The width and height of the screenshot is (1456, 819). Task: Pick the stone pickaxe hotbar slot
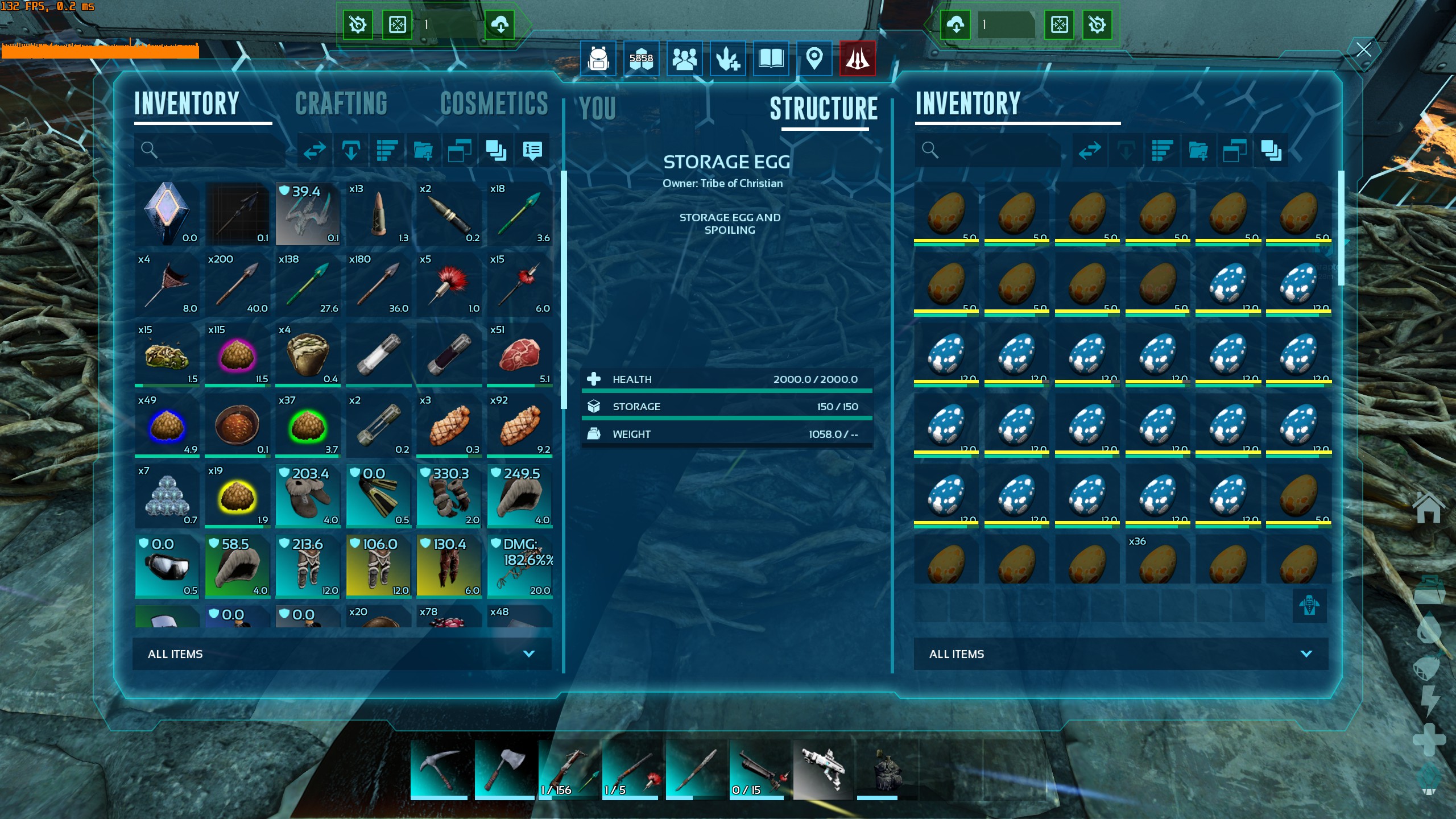tap(439, 769)
